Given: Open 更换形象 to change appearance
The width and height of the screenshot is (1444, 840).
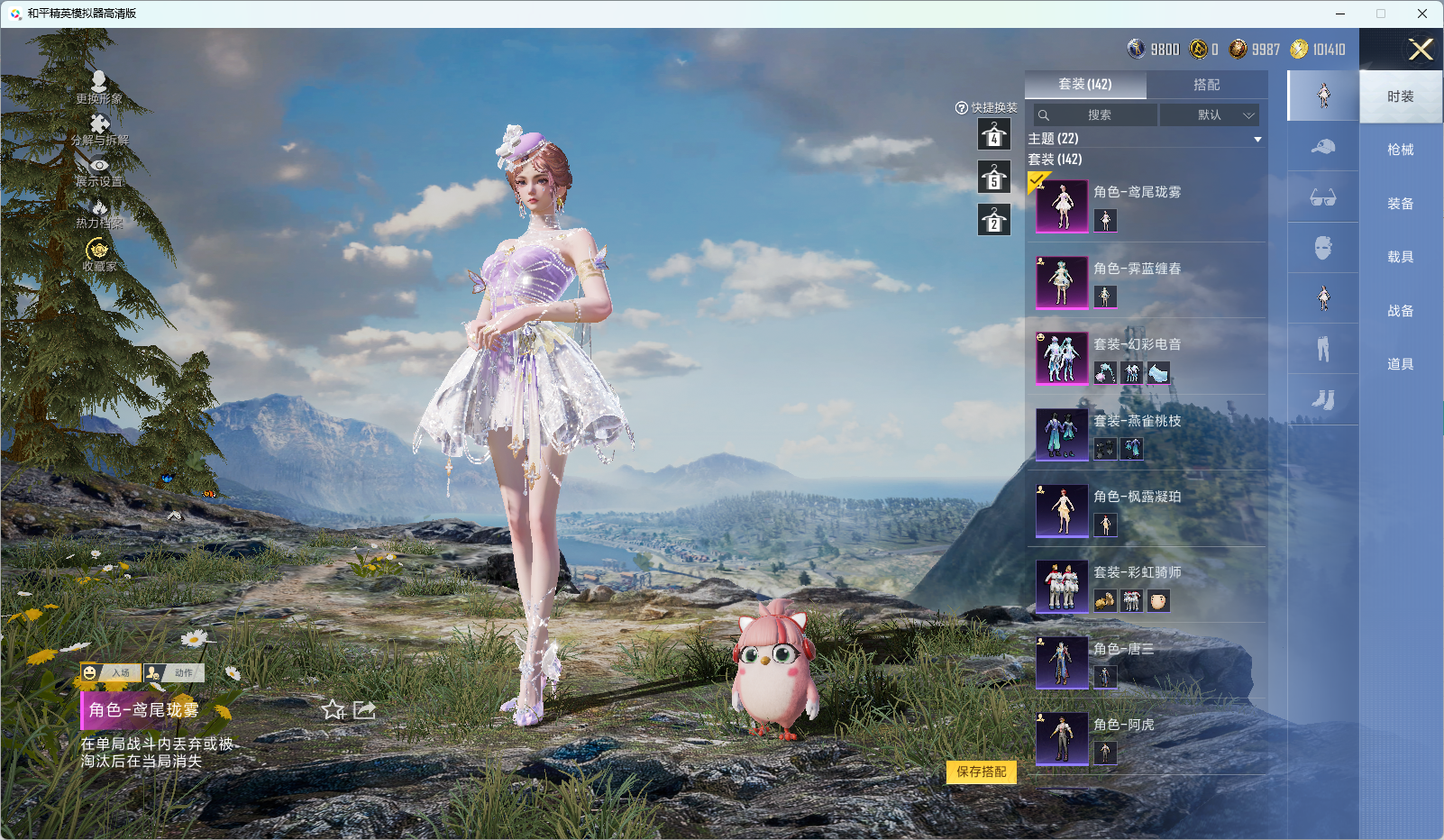Looking at the screenshot, I should pos(99,87).
